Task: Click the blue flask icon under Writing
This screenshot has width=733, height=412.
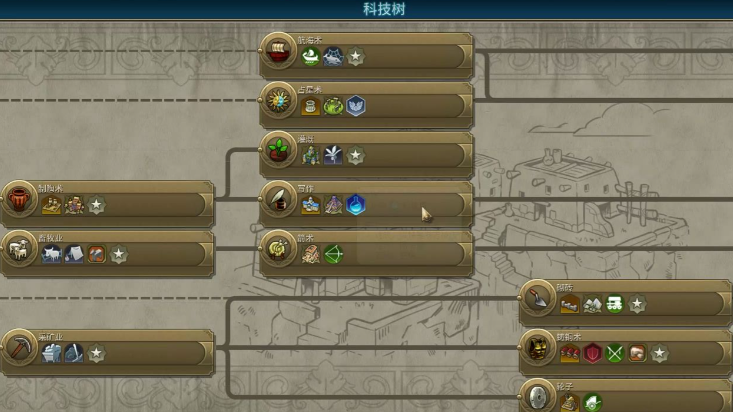Action: click(356, 205)
